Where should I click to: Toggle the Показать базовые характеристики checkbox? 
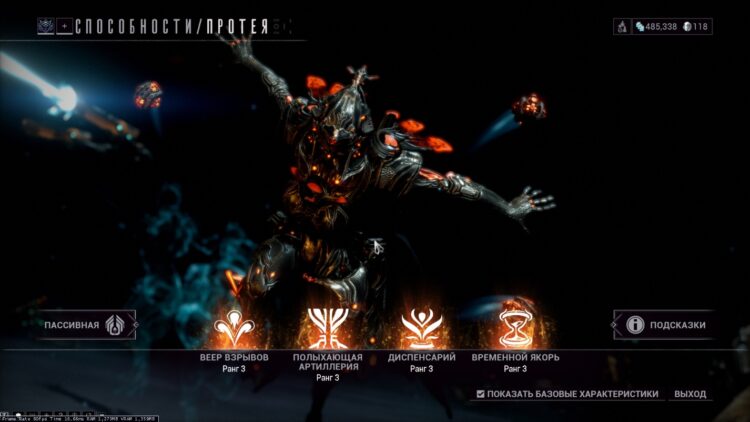pyautogui.click(x=482, y=394)
